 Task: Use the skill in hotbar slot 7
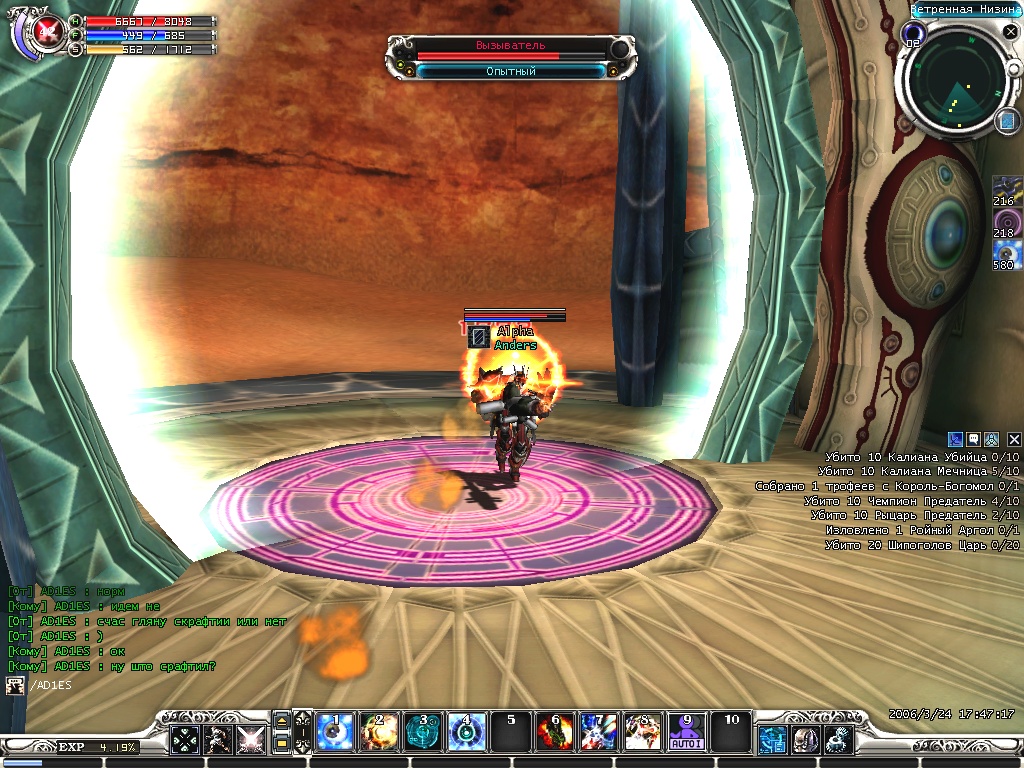pyautogui.click(x=598, y=732)
